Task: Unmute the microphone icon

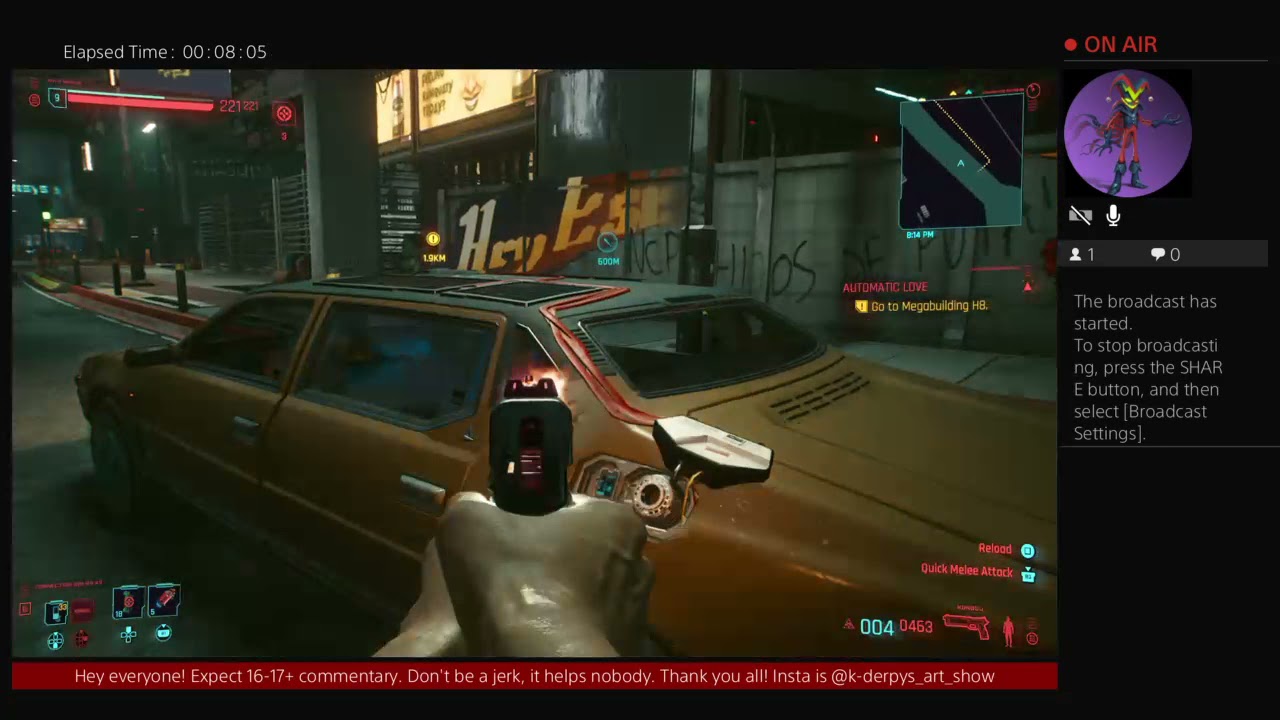Action: point(1112,215)
